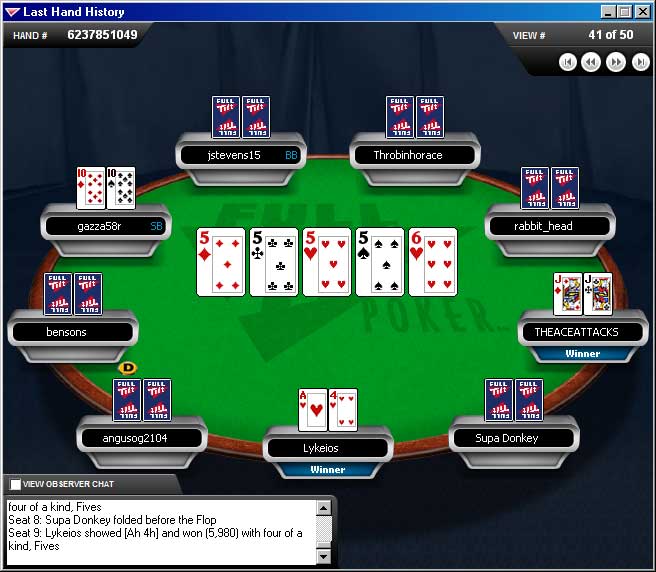Click the bensons player name plate
656x572 pixels.
67,332
